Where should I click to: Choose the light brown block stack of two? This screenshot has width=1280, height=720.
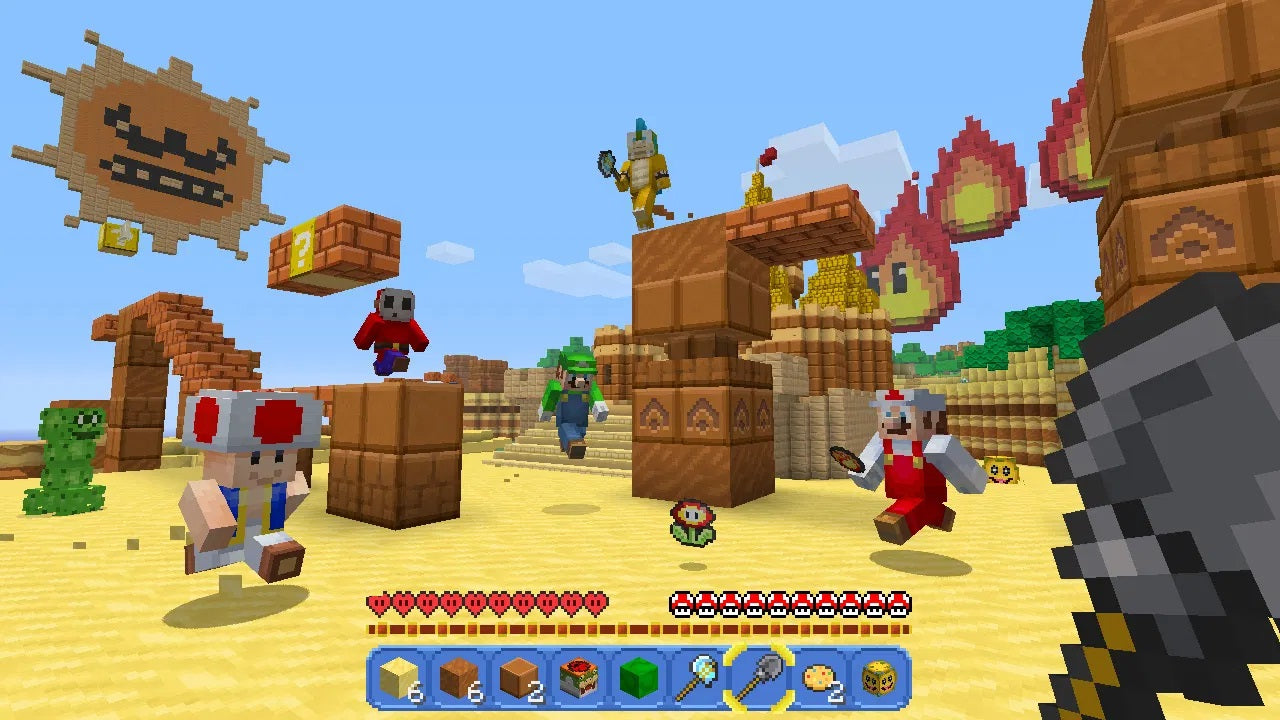click(516, 679)
